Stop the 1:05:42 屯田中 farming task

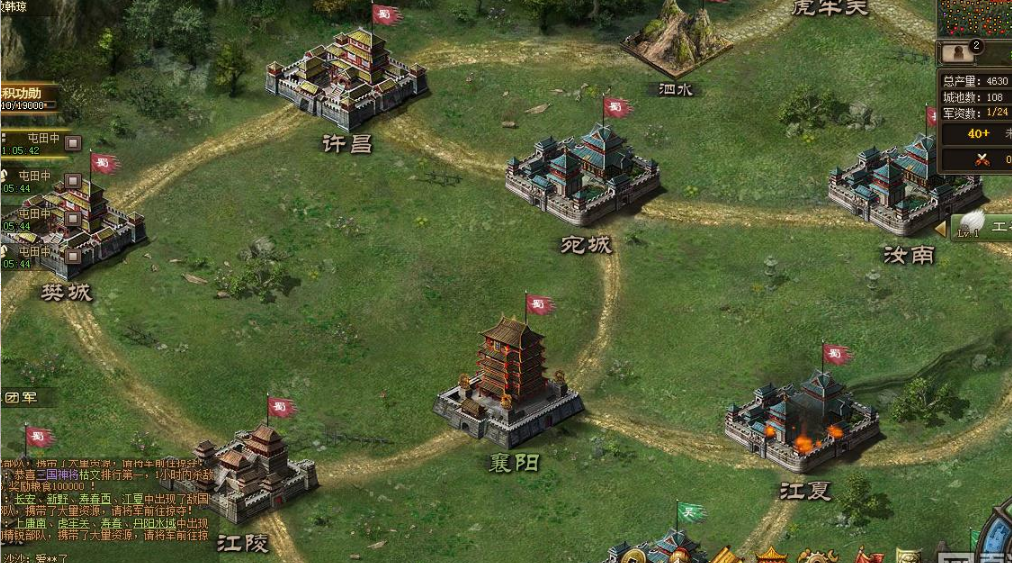[72, 143]
